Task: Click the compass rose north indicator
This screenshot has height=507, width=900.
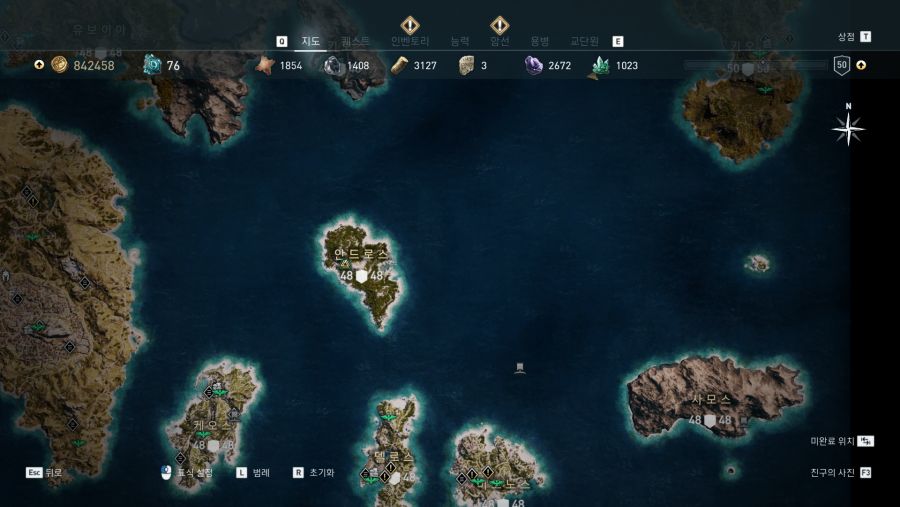Action: (x=848, y=127)
